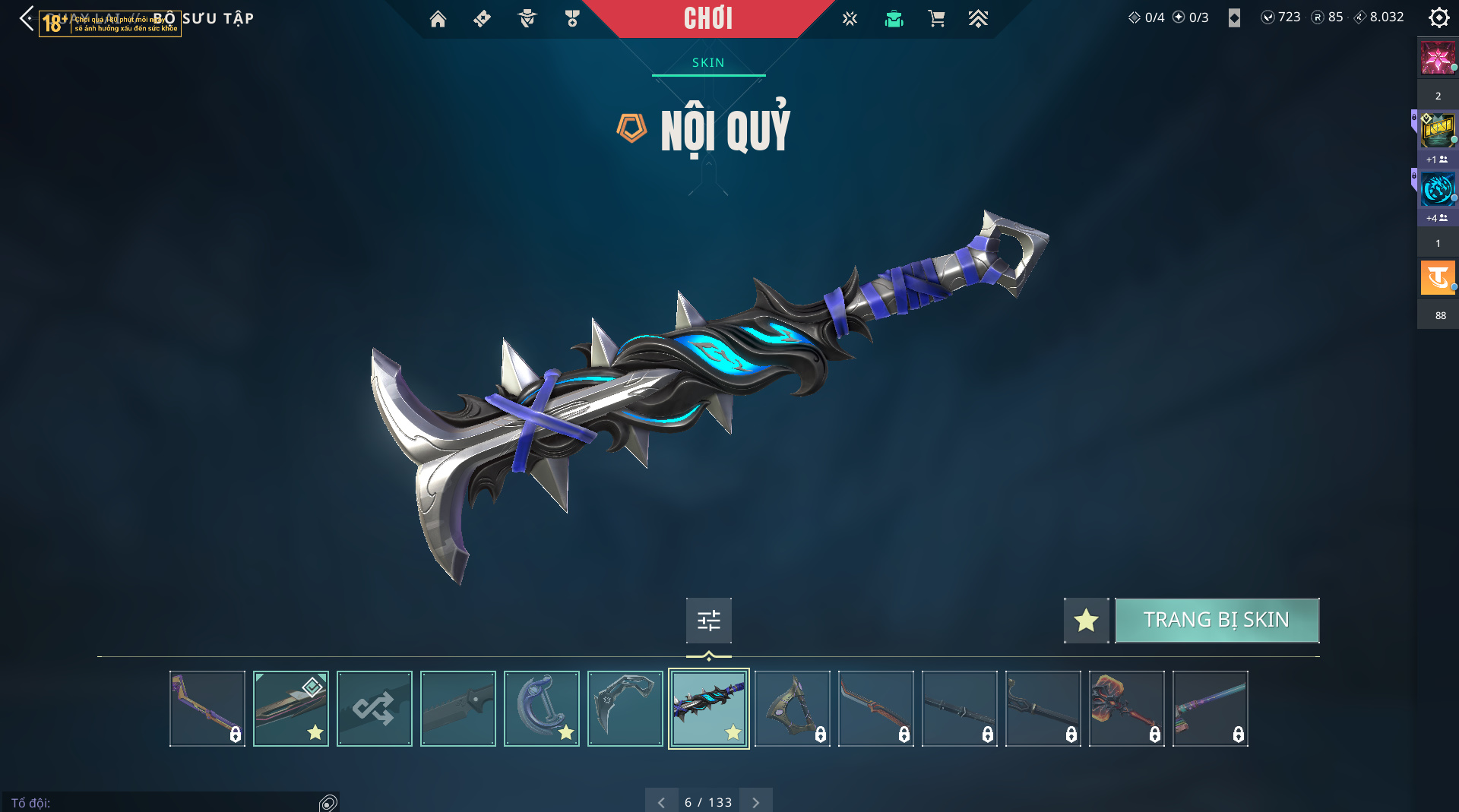Image resolution: width=1459 pixels, height=812 pixels.
Task: Choose the blue crescent blade skin
Action: tap(541, 708)
